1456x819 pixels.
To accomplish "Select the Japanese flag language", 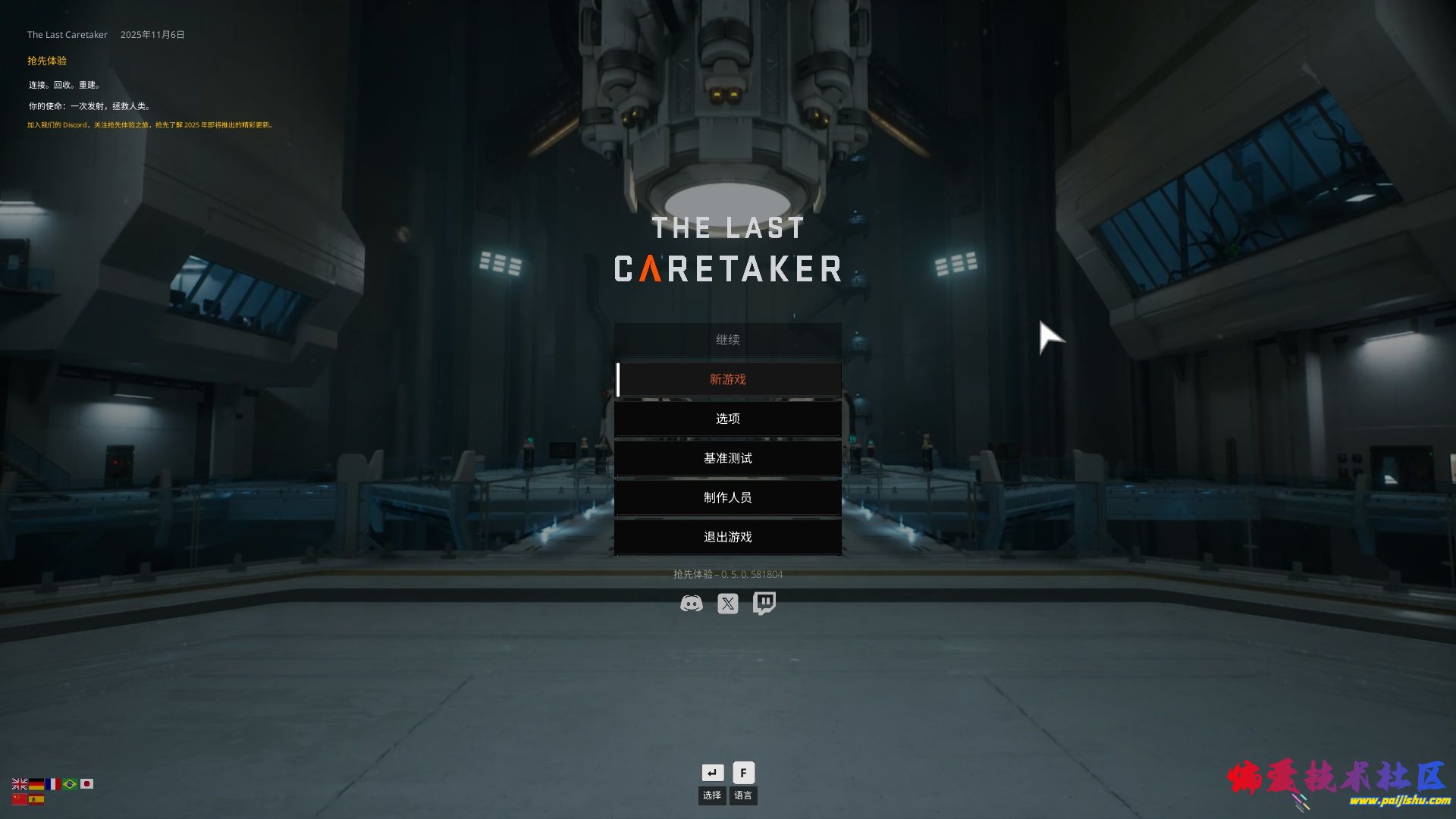I will pos(86,784).
